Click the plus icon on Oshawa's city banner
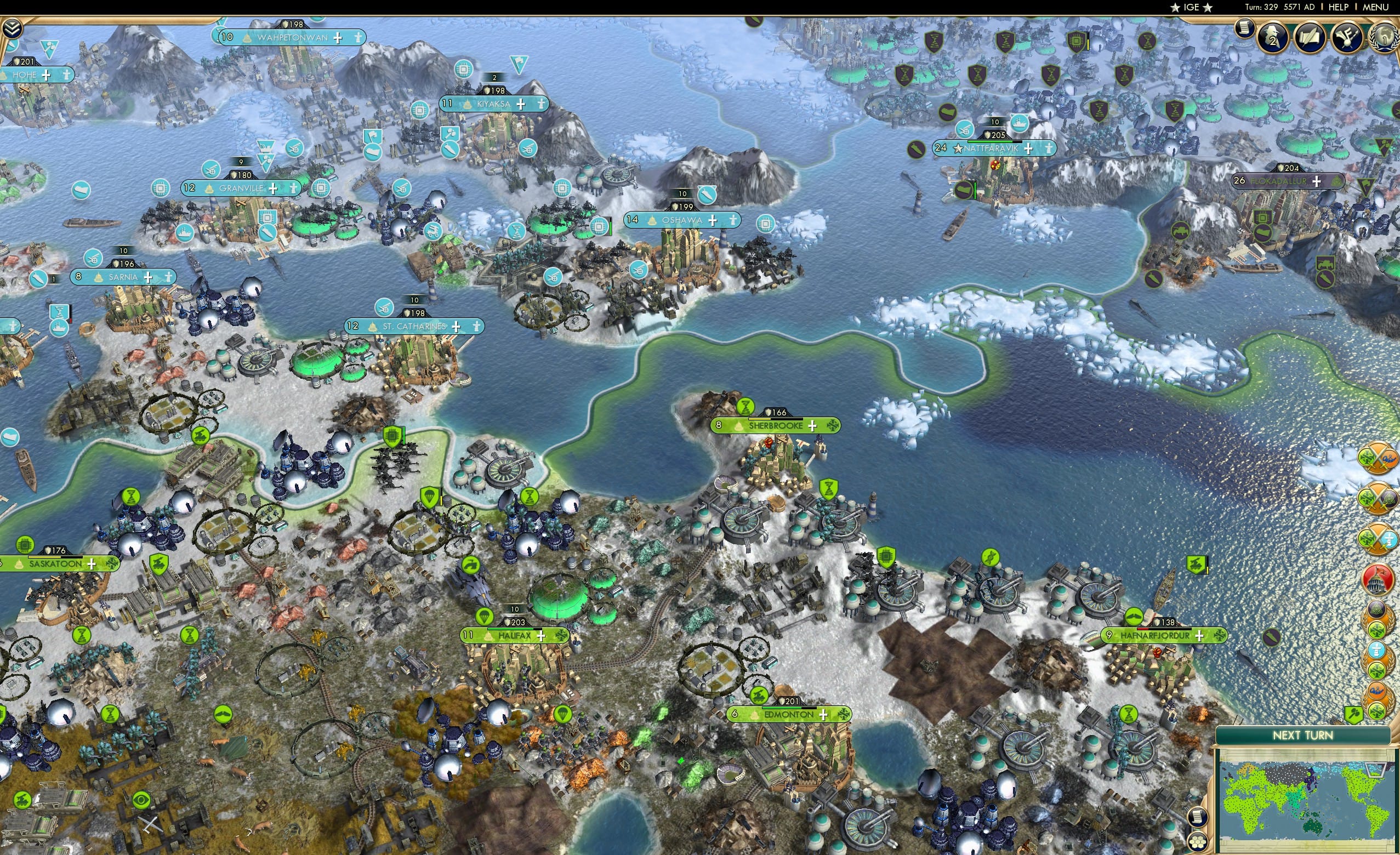 coord(712,221)
